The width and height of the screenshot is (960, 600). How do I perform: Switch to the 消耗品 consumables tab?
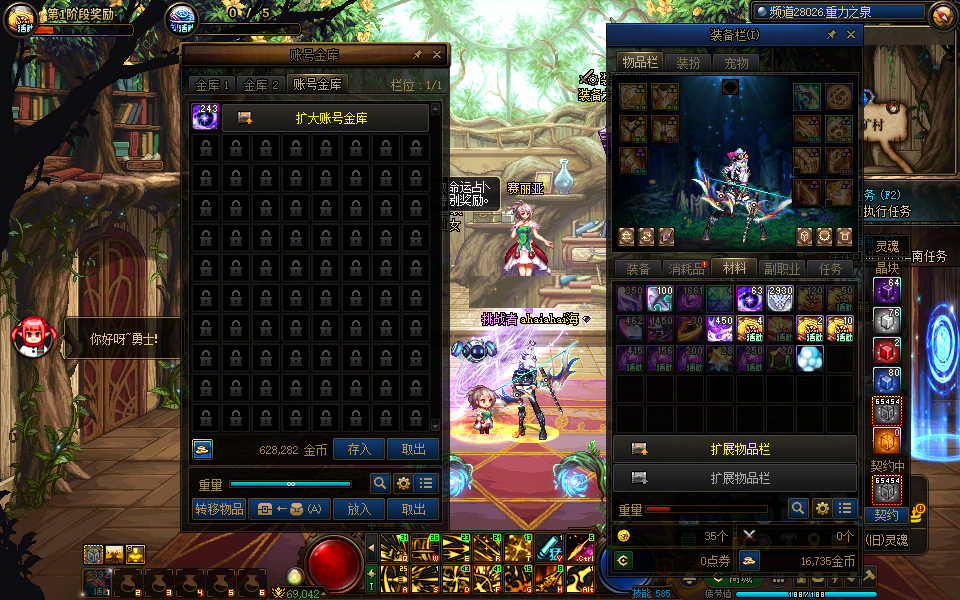[x=686, y=269]
